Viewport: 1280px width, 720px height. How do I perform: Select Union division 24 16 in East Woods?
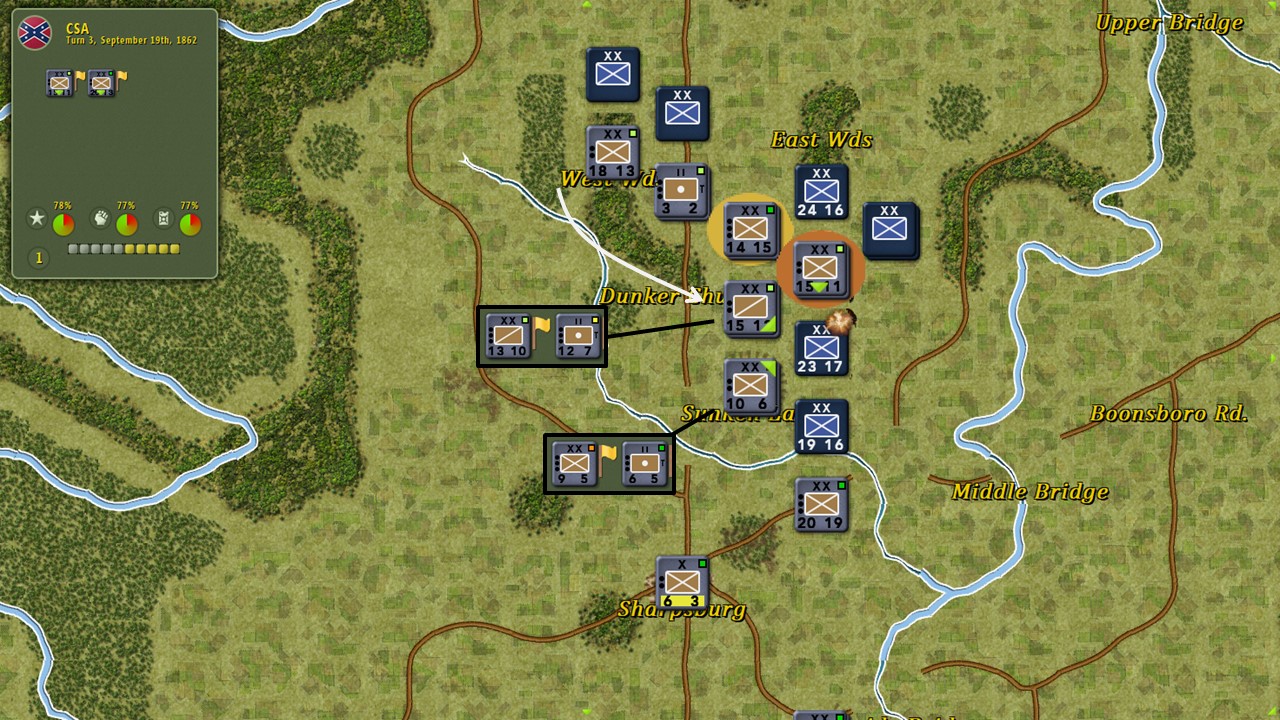pyautogui.click(x=820, y=191)
